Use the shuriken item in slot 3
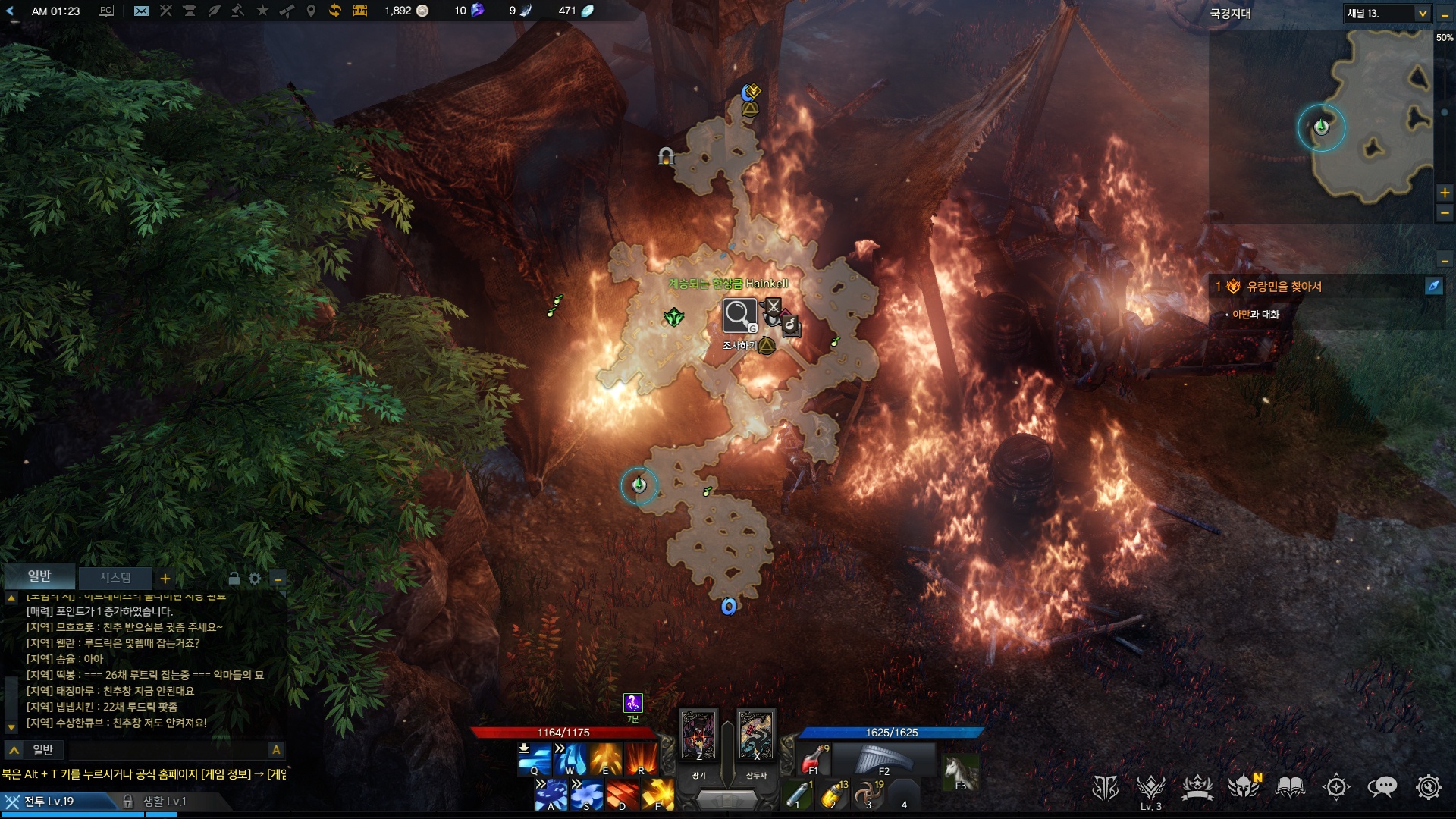This screenshot has height=819, width=1456. tap(868, 795)
